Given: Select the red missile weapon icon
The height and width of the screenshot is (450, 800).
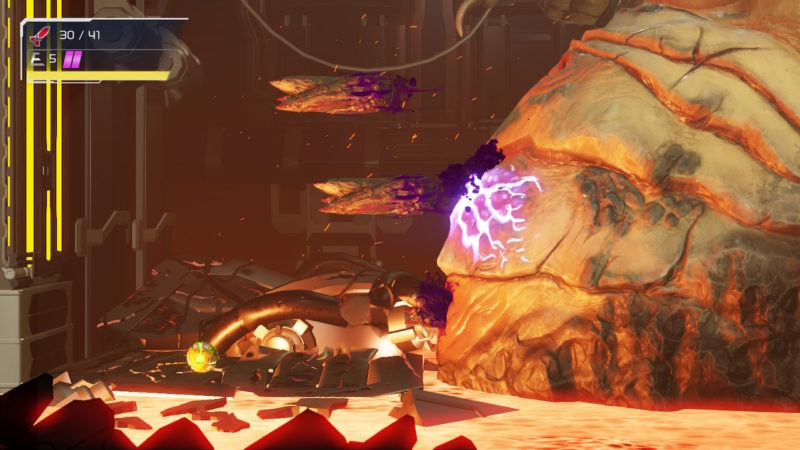Looking at the screenshot, I should pyautogui.click(x=41, y=36).
